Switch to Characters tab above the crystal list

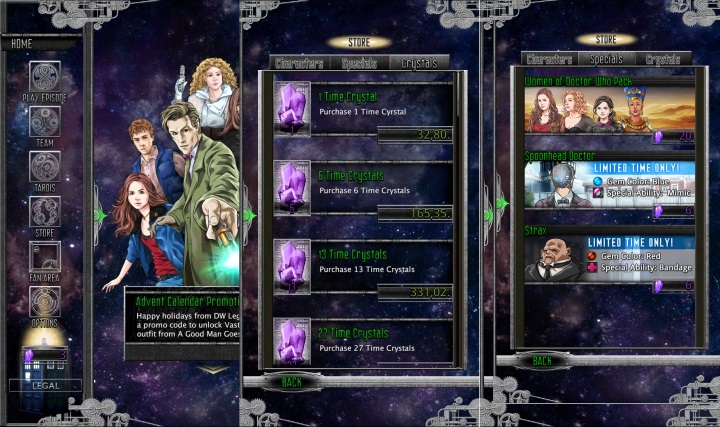pos(299,62)
